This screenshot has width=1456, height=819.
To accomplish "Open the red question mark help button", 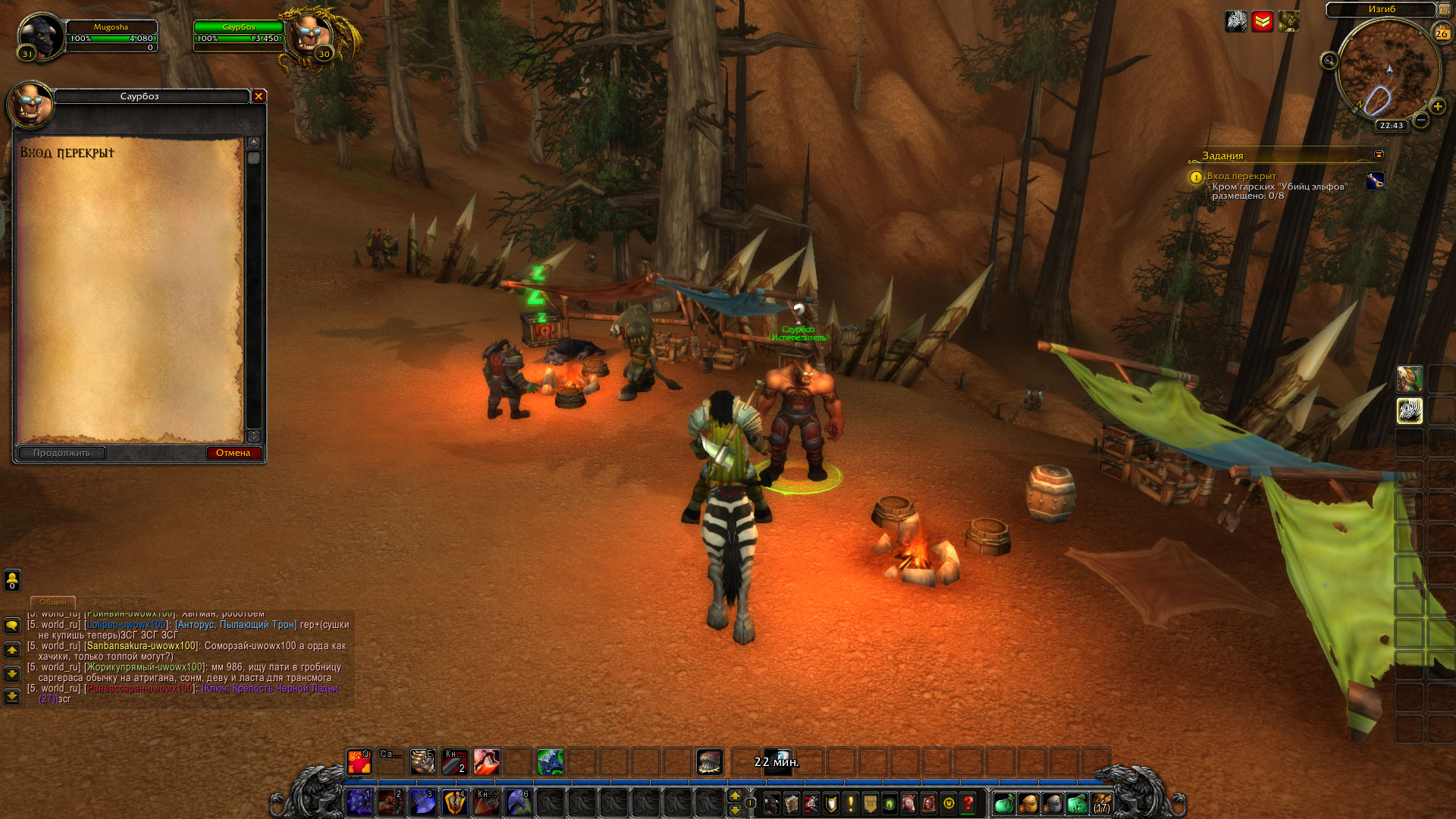I will [968, 803].
